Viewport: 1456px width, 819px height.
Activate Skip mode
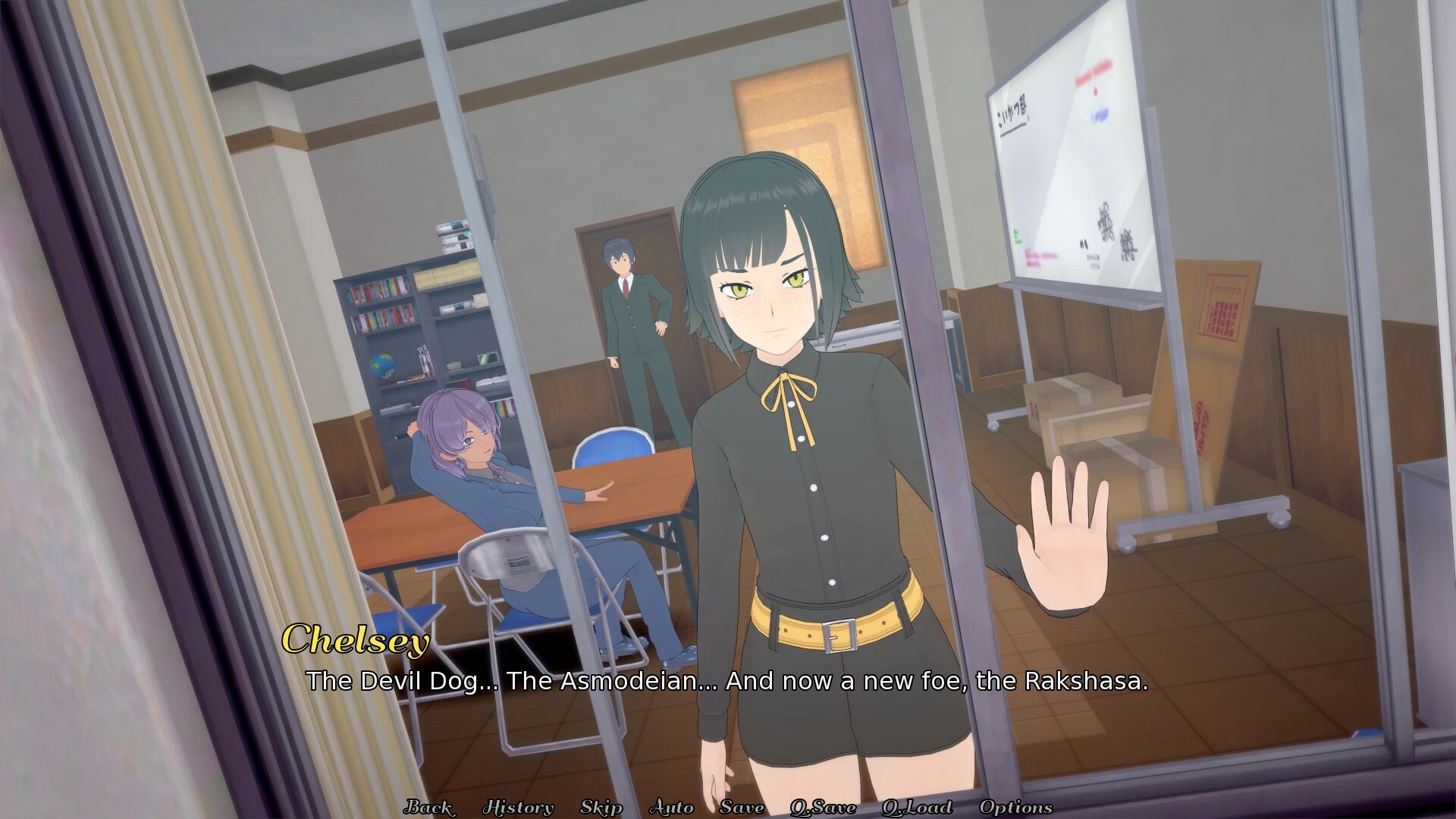(x=601, y=807)
